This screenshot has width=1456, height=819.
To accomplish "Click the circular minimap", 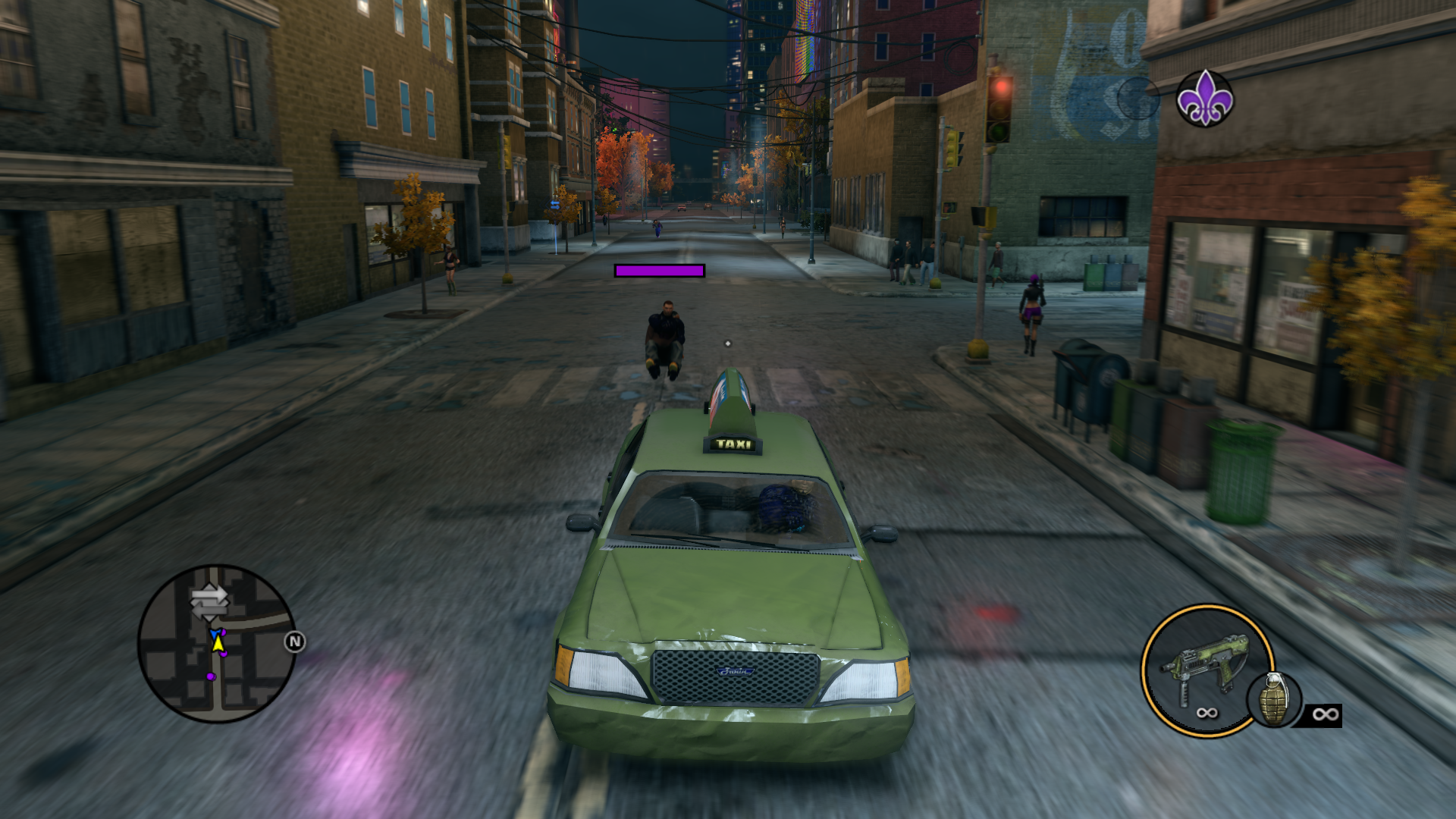I will (x=216, y=644).
